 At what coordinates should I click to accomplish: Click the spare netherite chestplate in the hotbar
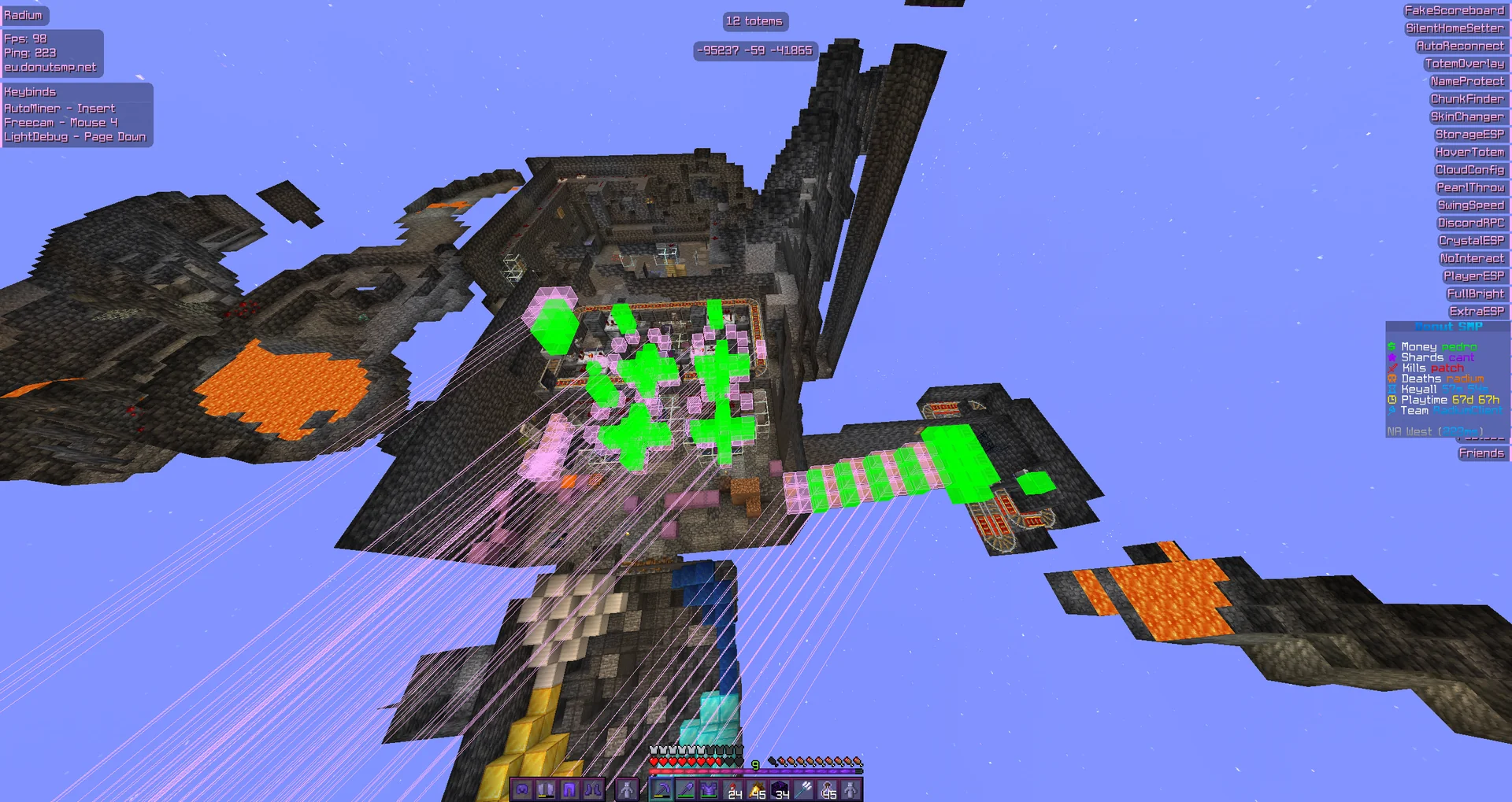point(710,789)
